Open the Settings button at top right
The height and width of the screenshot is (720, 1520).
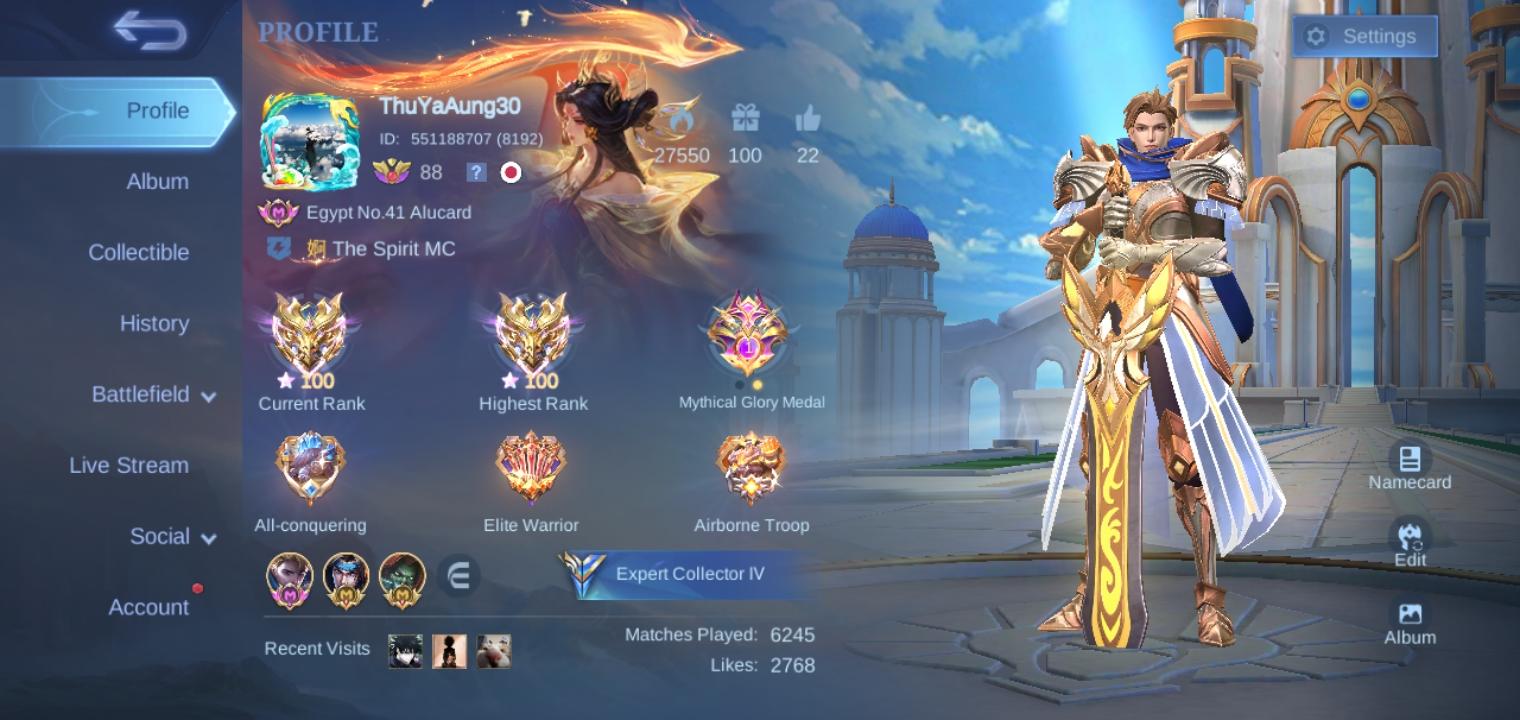pos(1366,35)
